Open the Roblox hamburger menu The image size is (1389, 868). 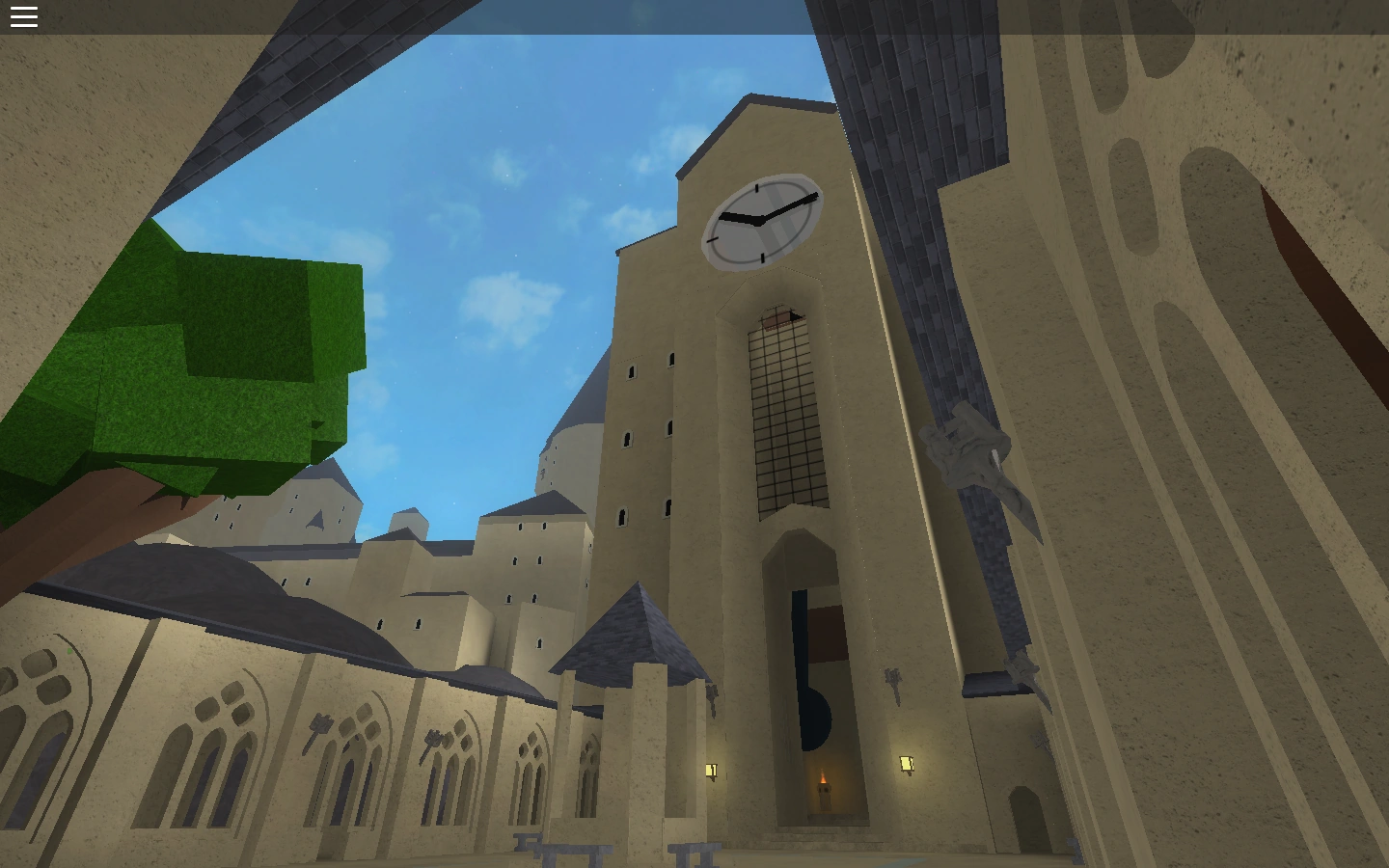click(23, 15)
